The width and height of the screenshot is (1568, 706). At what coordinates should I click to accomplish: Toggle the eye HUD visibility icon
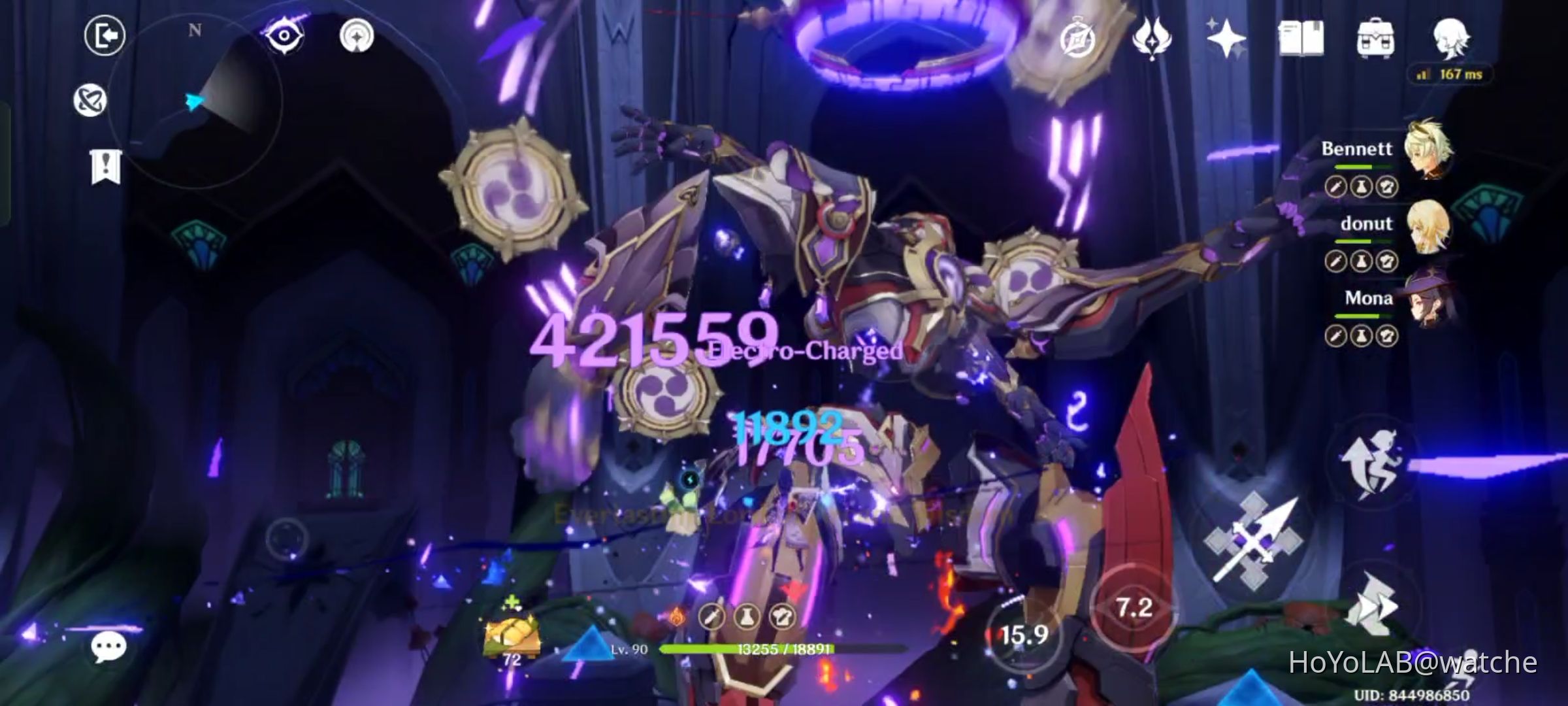pyautogui.click(x=282, y=34)
